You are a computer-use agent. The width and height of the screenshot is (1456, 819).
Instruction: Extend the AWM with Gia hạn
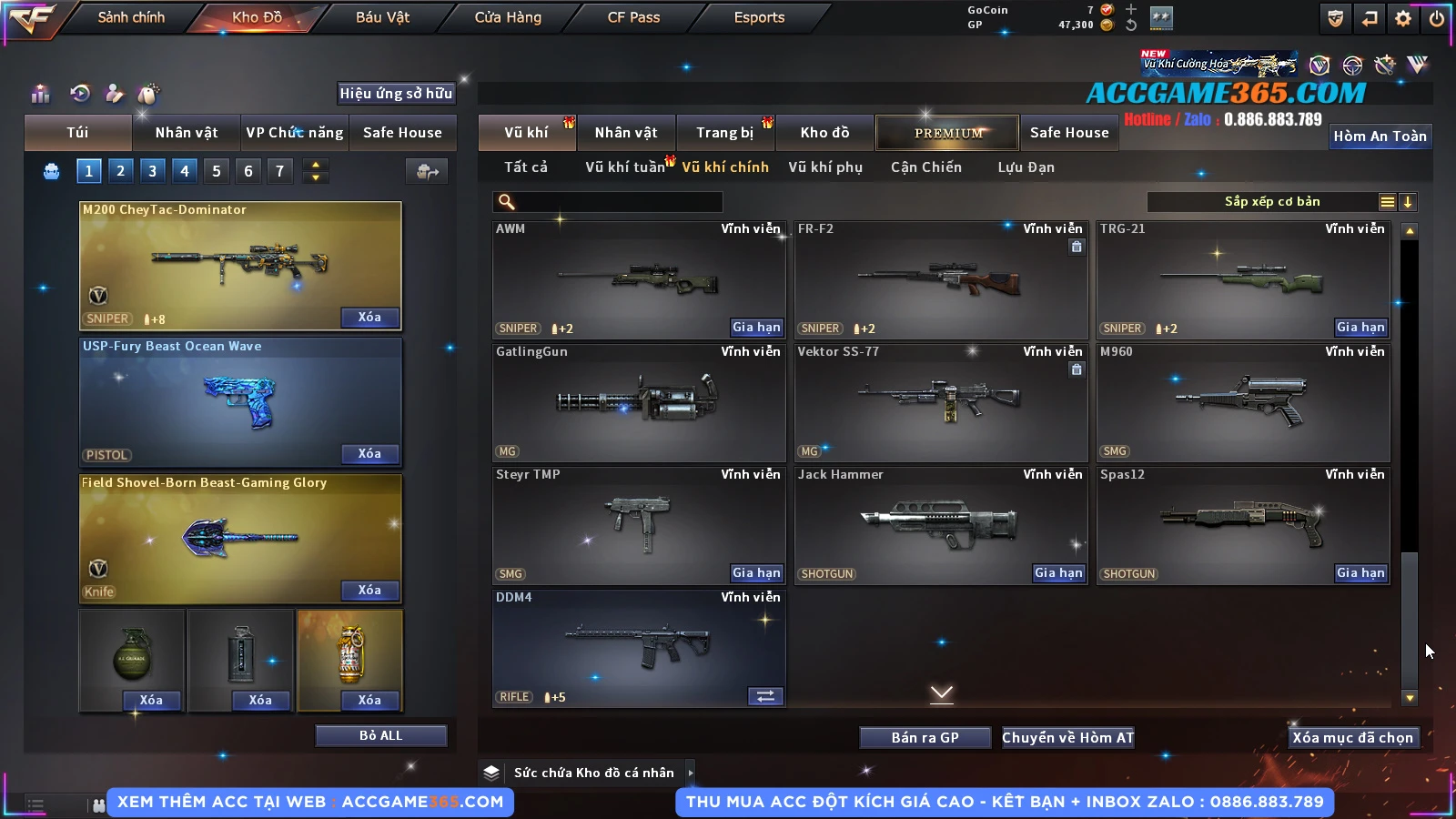pyautogui.click(x=756, y=328)
